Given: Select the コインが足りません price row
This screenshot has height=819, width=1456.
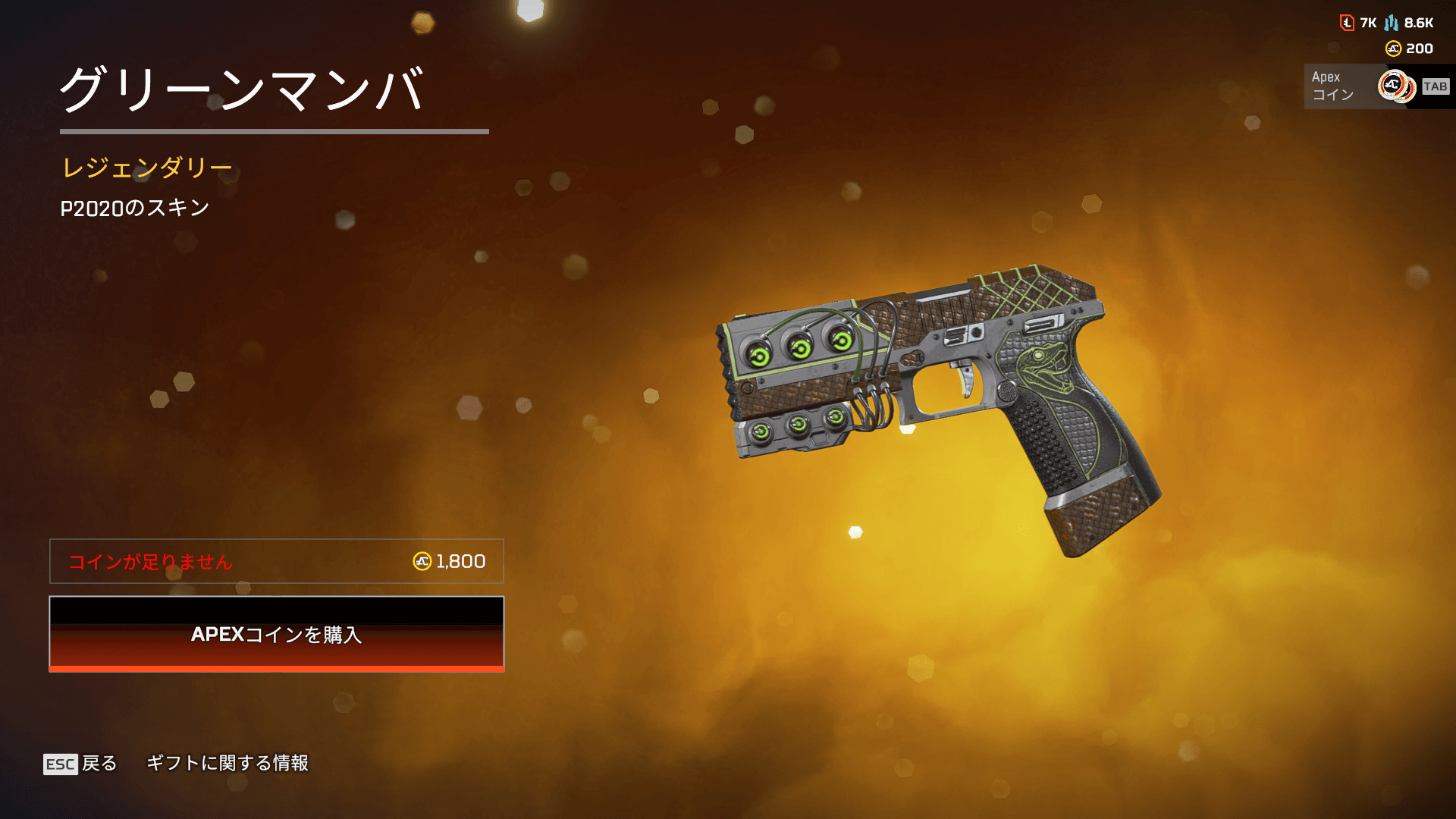Looking at the screenshot, I should [277, 561].
